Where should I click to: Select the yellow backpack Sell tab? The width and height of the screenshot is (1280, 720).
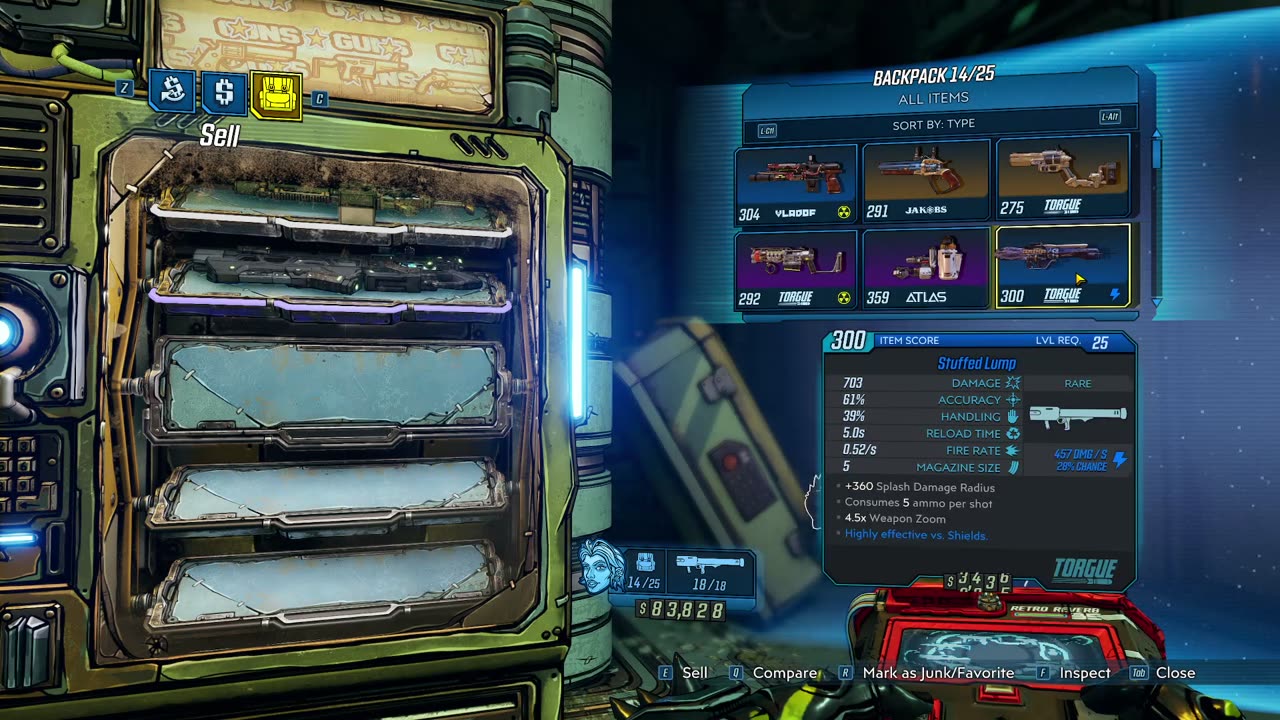276,96
